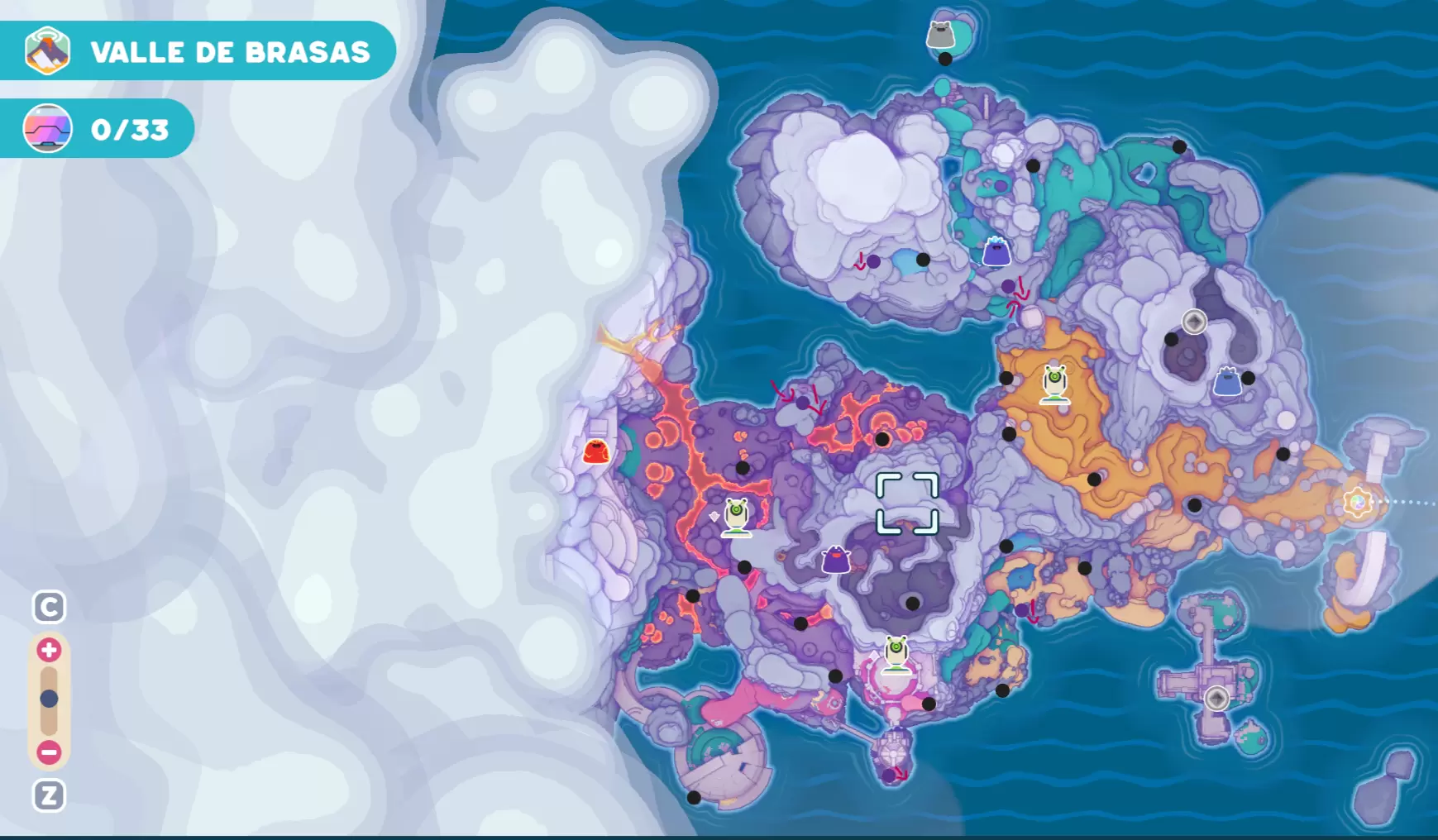Select the grey gordo slime marker
The width and height of the screenshot is (1438, 840).
(x=940, y=35)
